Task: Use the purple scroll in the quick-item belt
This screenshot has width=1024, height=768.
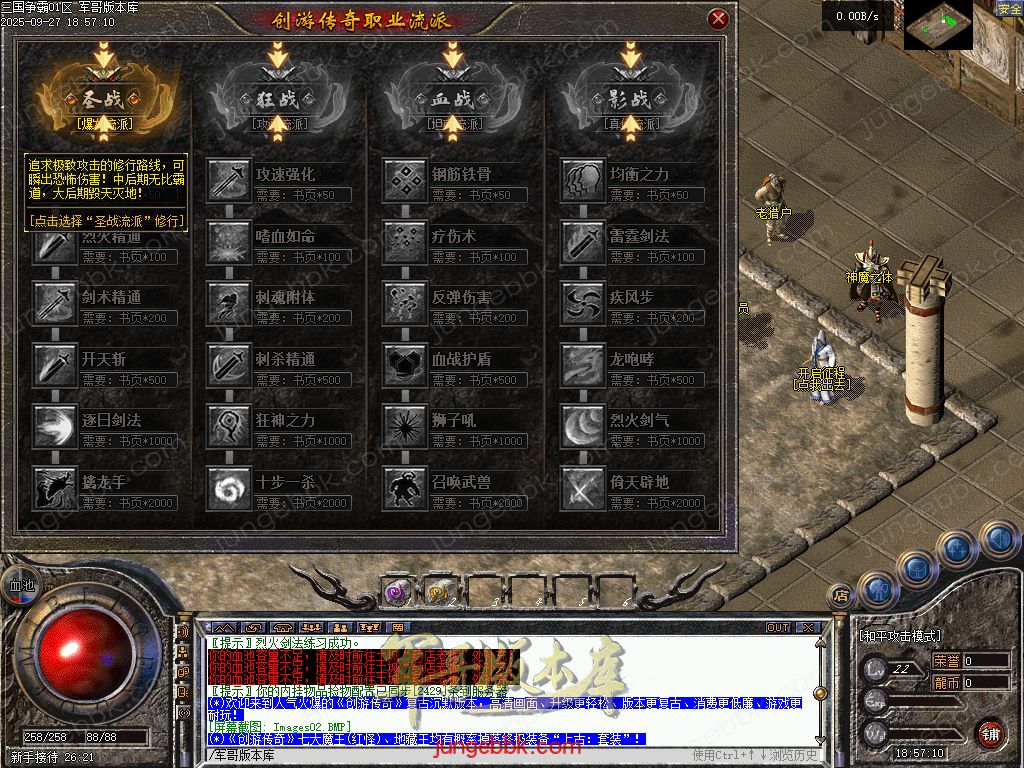Action: 395,593
